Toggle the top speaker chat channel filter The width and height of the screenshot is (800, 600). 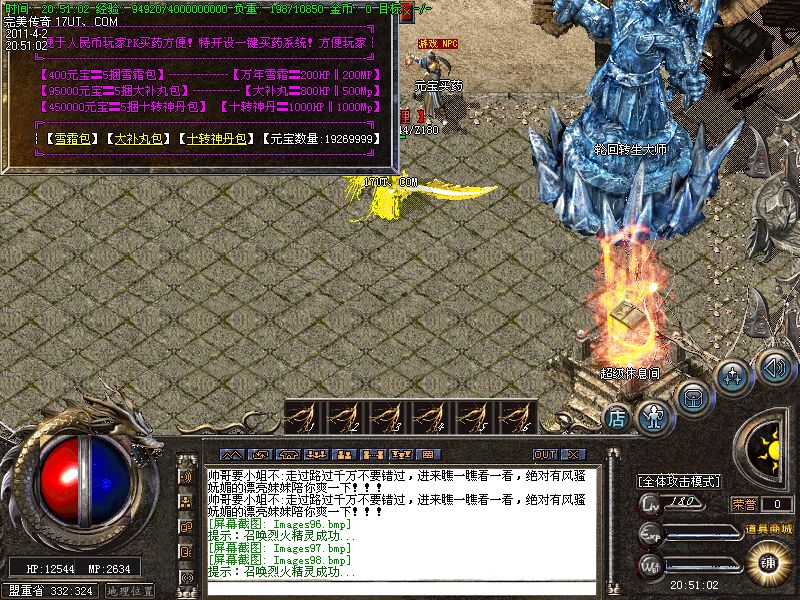(186, 475)
